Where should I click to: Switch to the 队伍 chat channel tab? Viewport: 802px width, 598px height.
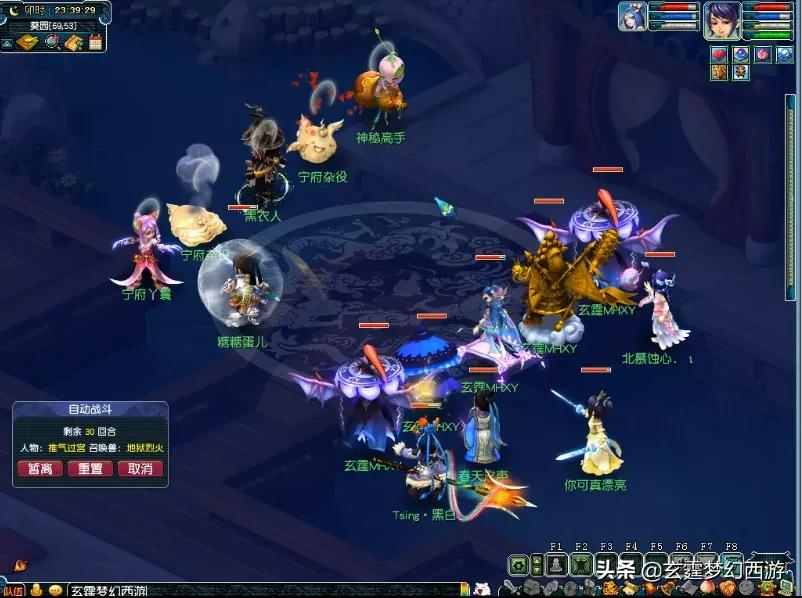pos(13,590)
